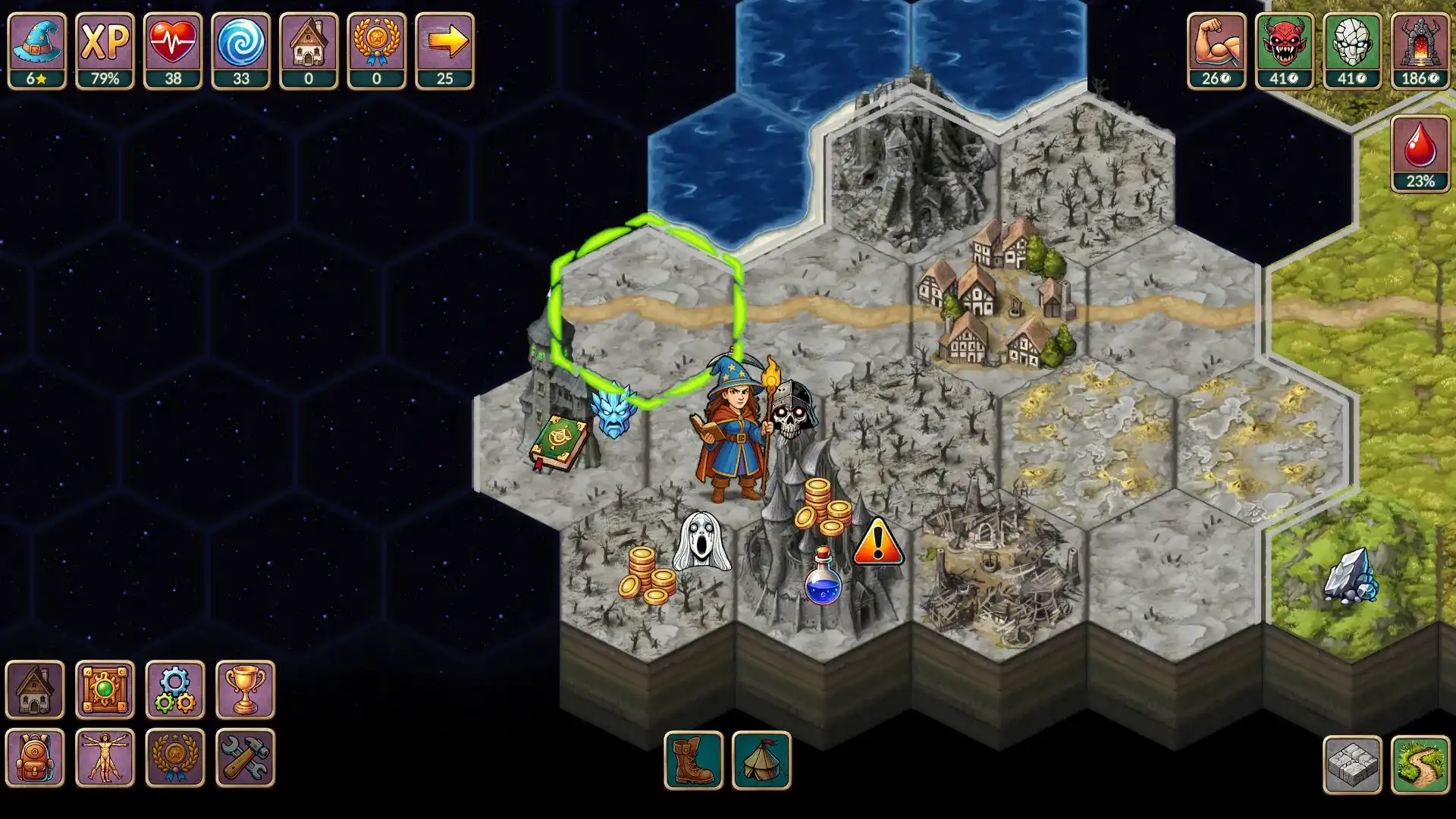Click the red blood drop icon

[x=1420, y=153]
